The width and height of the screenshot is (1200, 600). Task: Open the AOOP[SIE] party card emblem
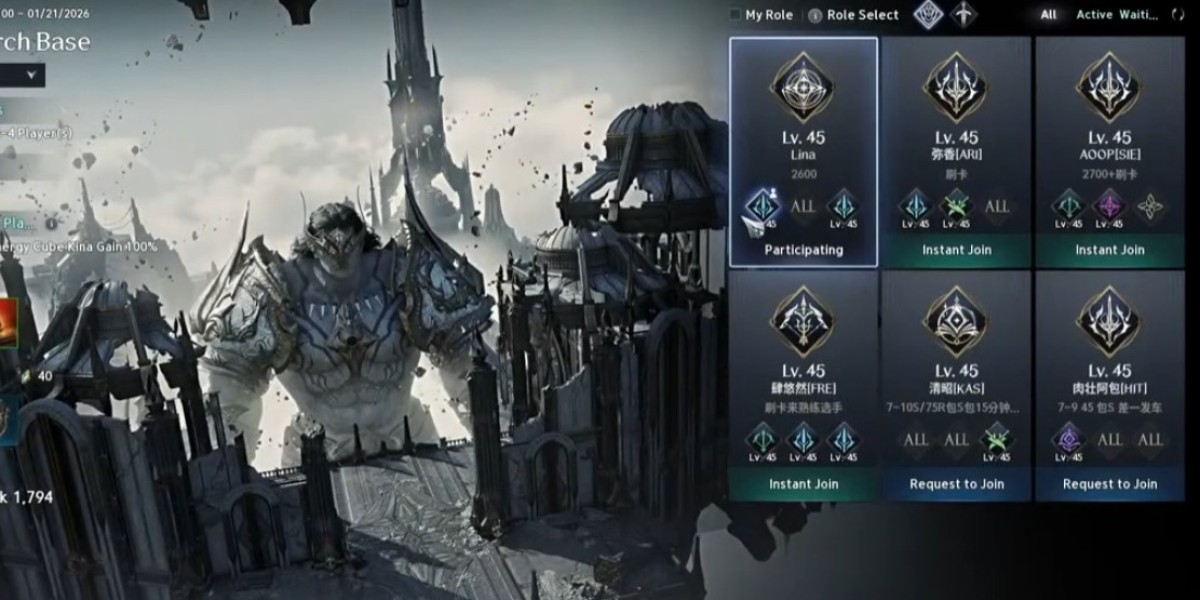click(1109, 88)
